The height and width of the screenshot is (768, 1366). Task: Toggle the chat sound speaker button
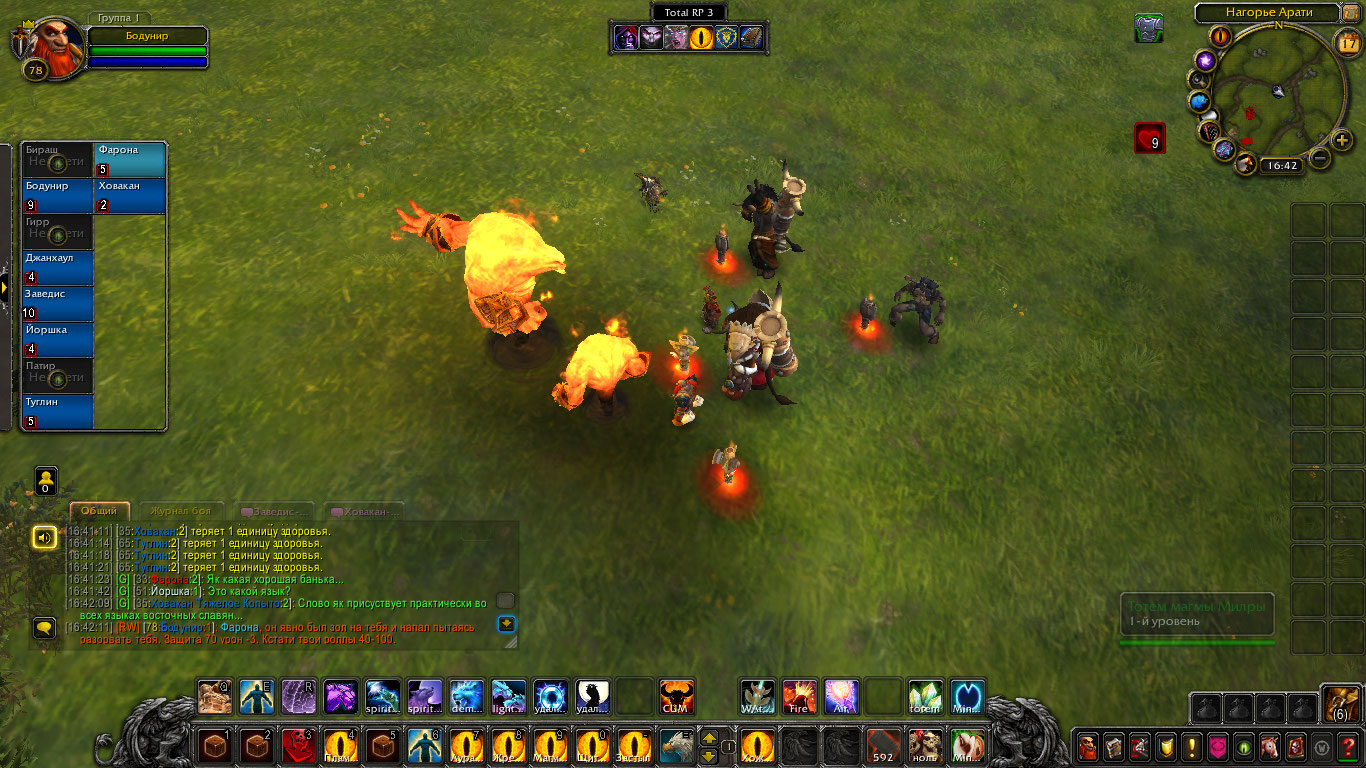pos(44,538)
